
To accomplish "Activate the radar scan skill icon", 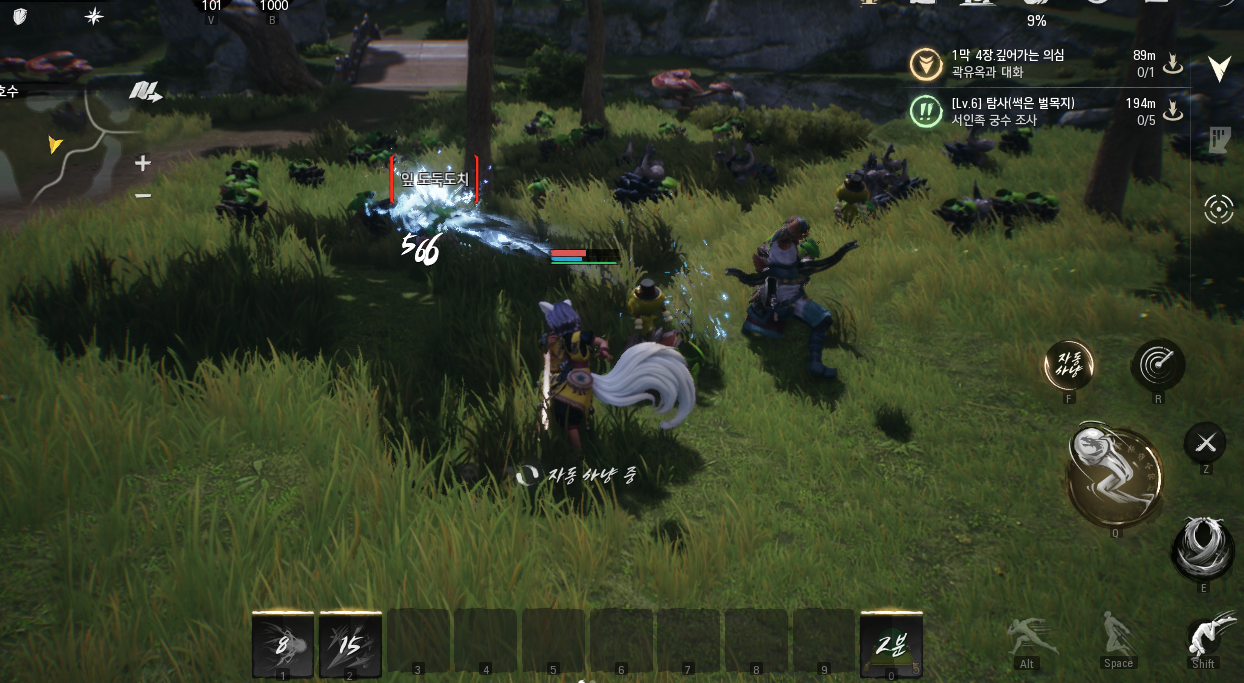I will 1158,364.
